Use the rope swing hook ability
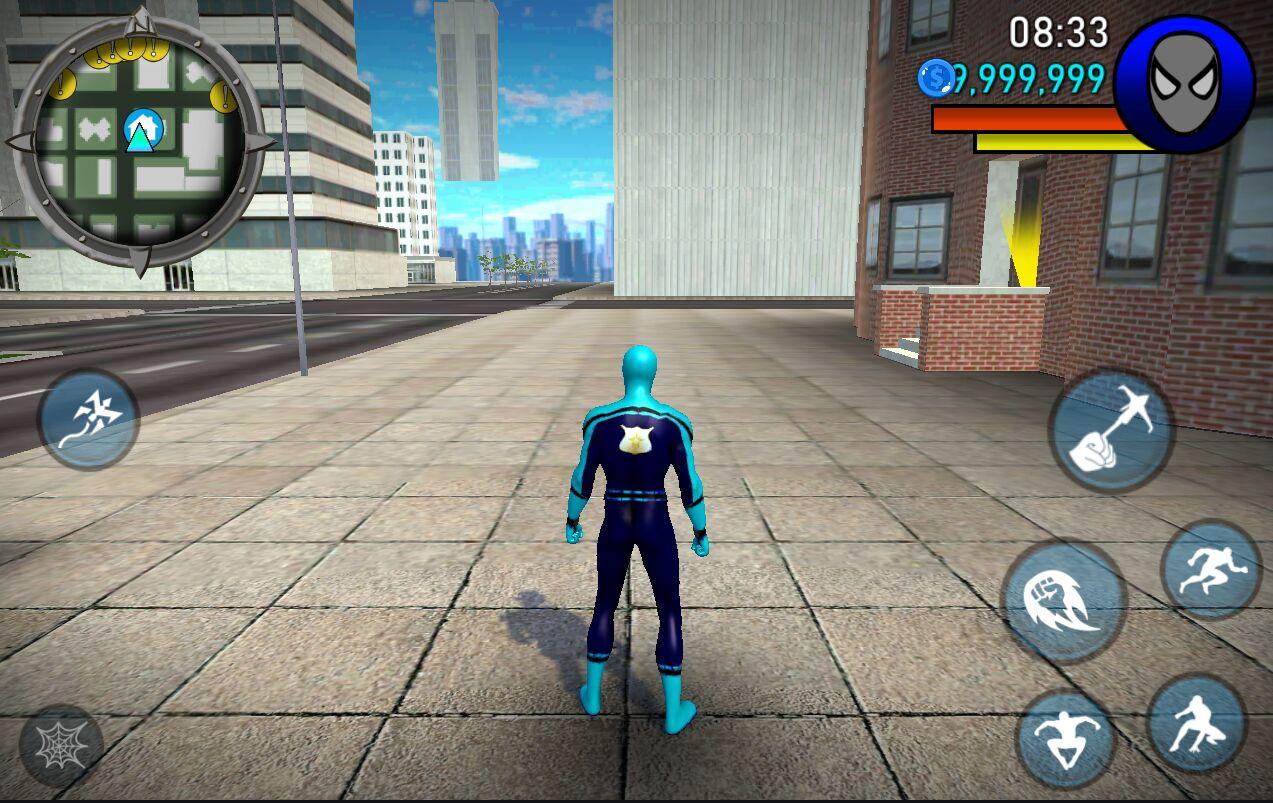 [x=1111, y=430]
